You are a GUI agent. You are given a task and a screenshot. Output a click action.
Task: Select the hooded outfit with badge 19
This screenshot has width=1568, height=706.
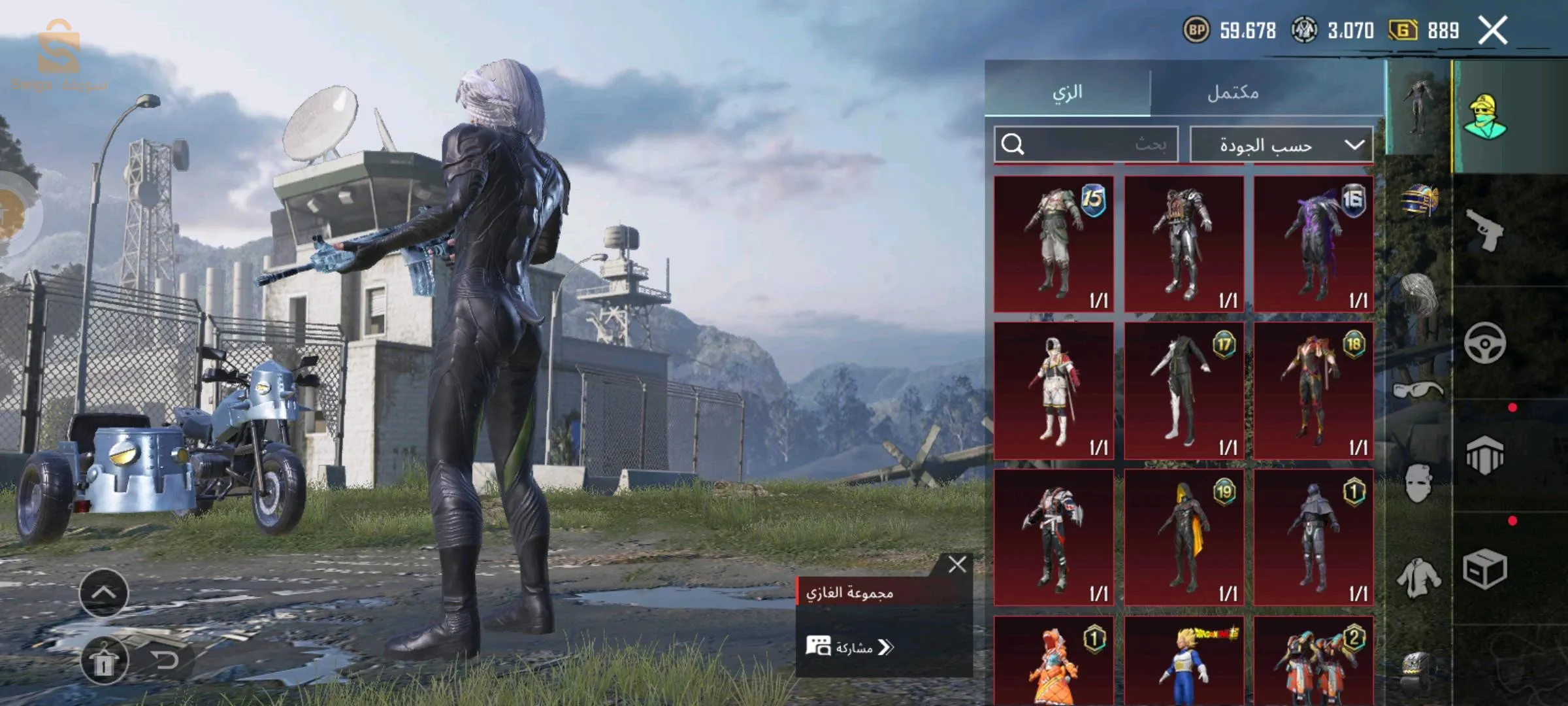(1183, 537)
